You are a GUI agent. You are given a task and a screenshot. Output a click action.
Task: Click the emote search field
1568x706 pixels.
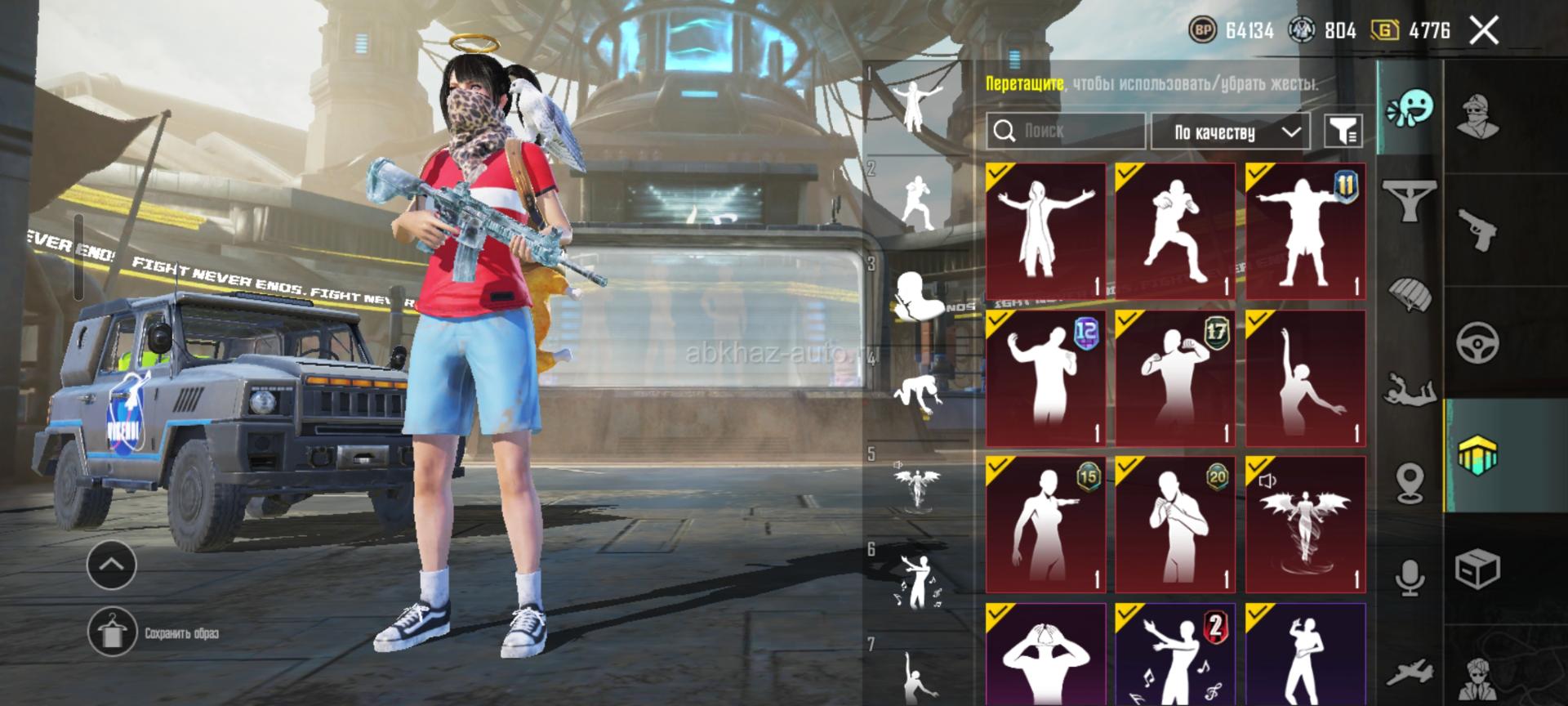[1065, 131]
